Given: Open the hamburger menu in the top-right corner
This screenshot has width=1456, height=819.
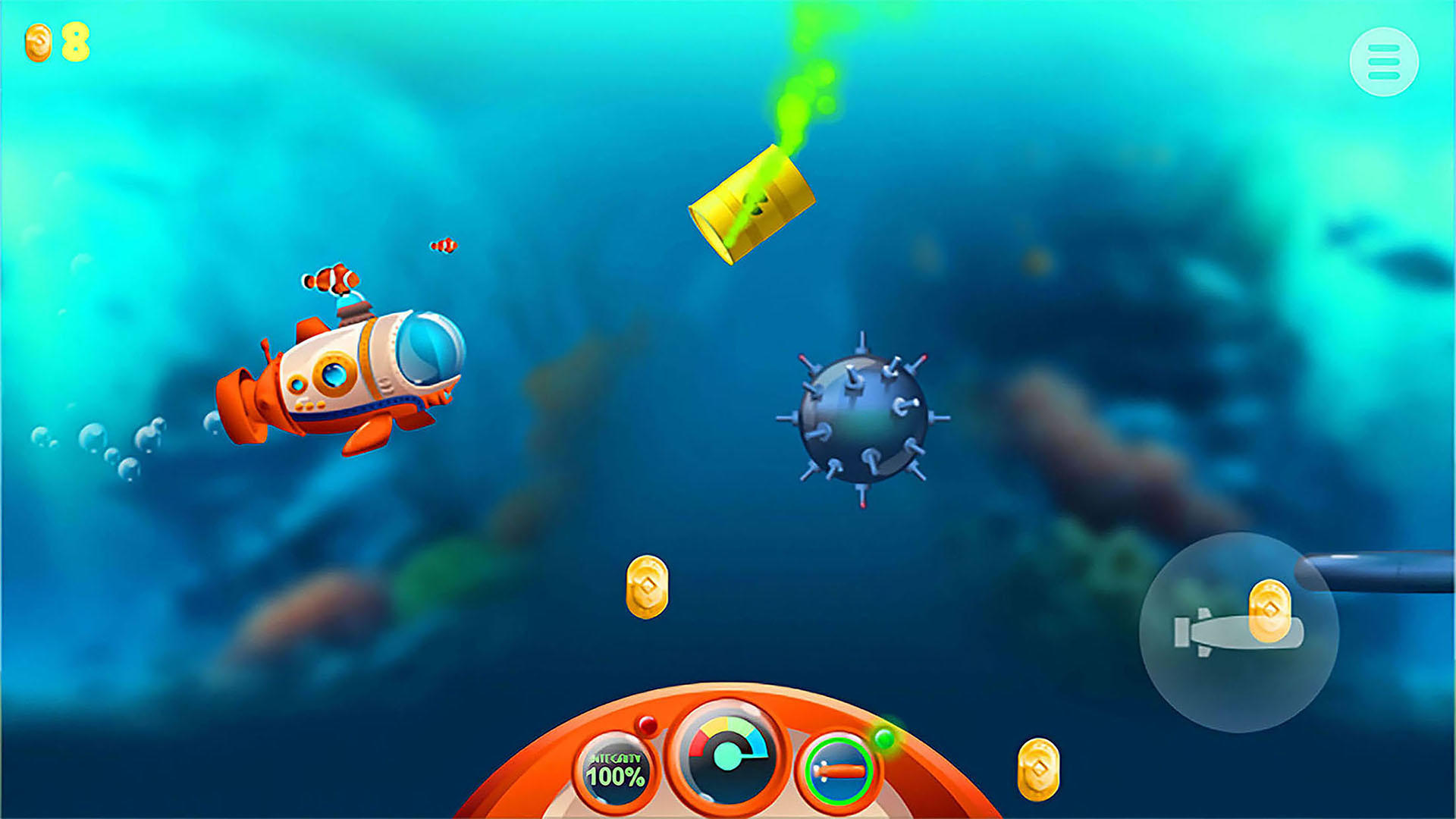Looking at the screenshot, I should (x=1385, y=61).
